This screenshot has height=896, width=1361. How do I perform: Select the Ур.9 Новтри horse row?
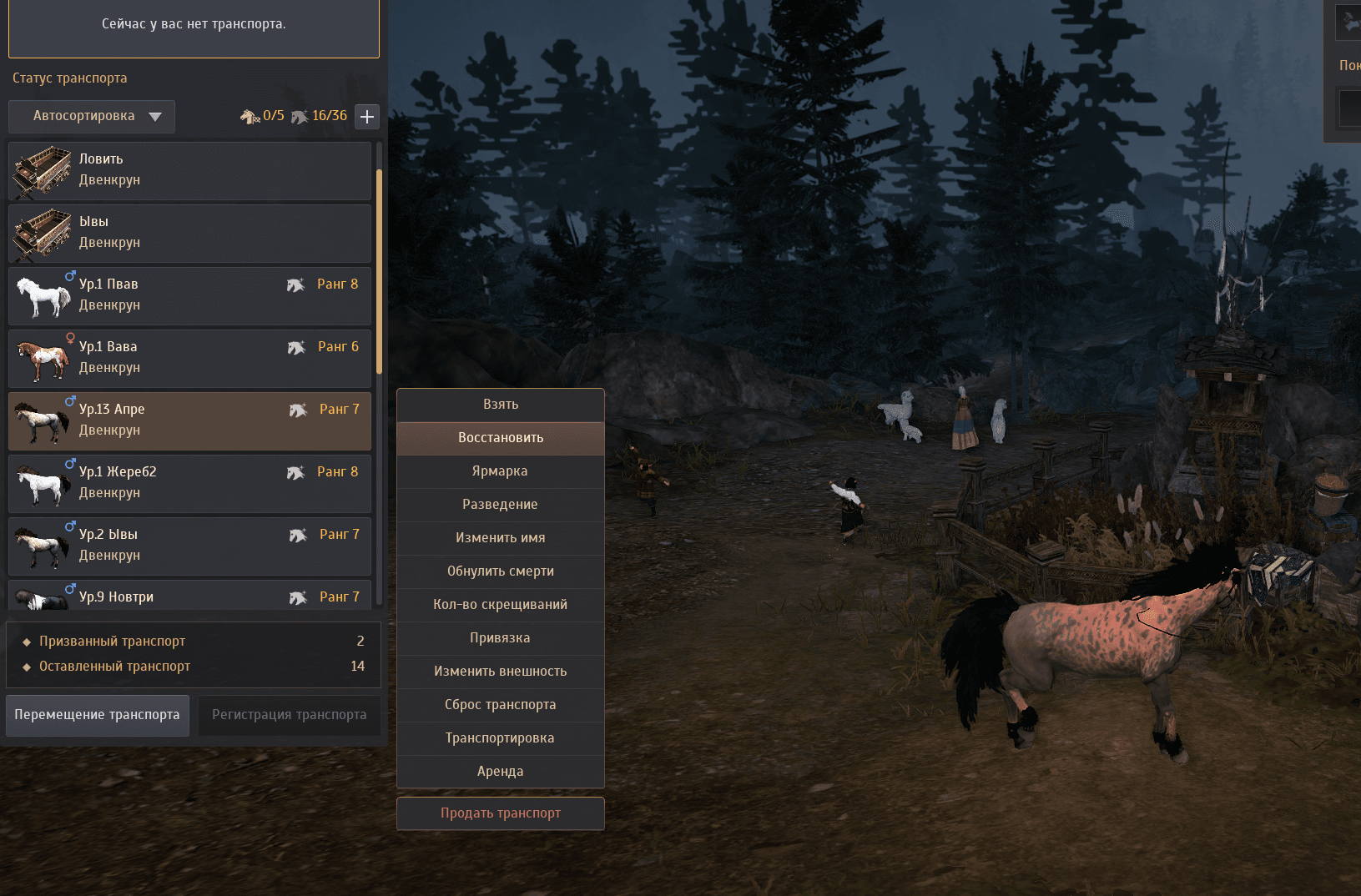click(x=189, y=597)
